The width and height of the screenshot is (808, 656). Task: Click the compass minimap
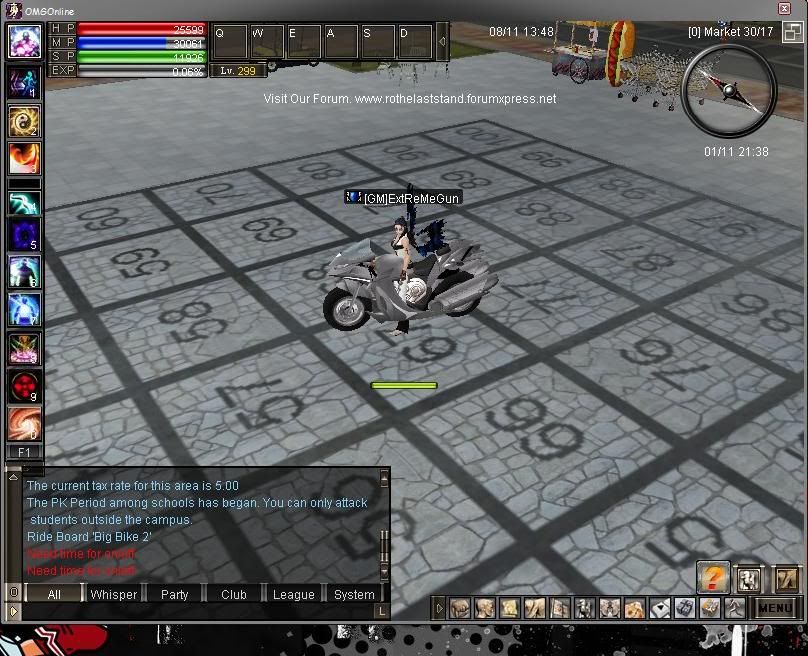[728, 91]
